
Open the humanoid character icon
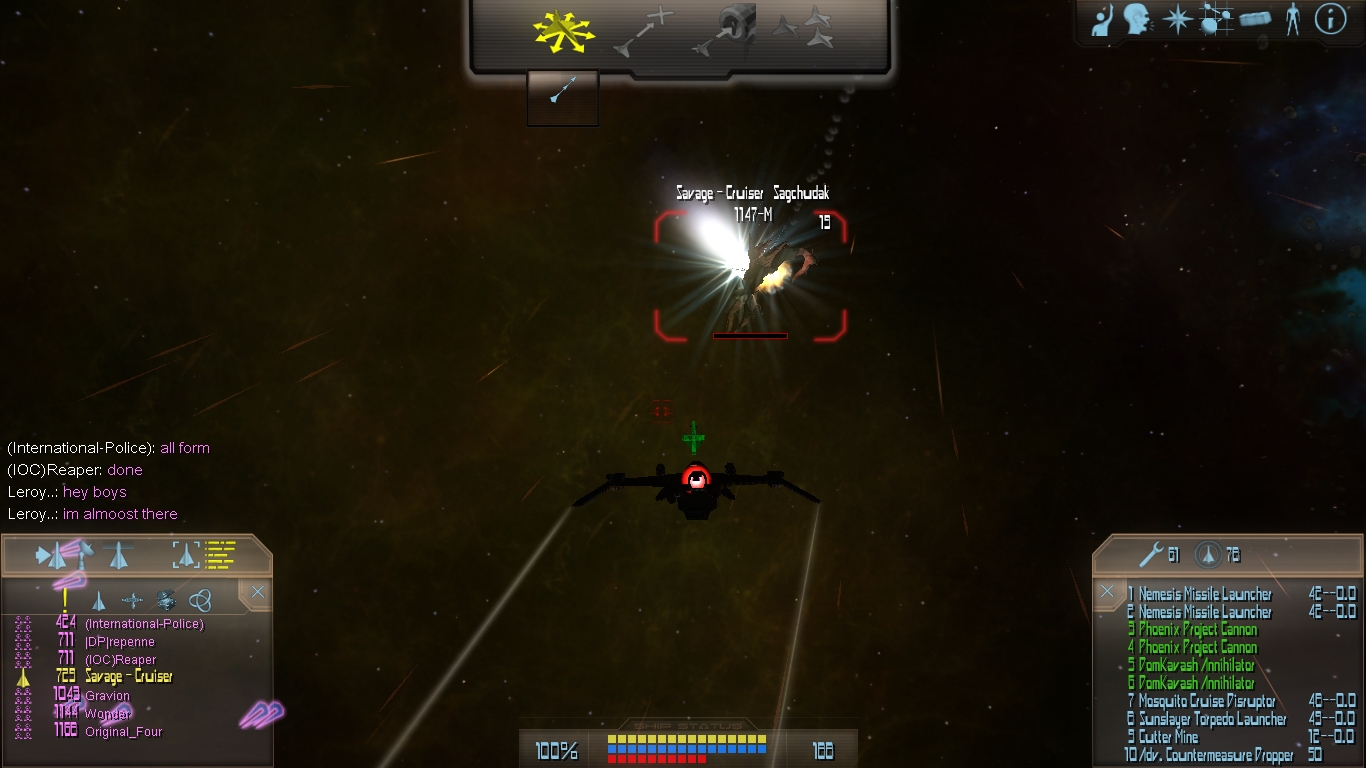(x=1293, y=20)
